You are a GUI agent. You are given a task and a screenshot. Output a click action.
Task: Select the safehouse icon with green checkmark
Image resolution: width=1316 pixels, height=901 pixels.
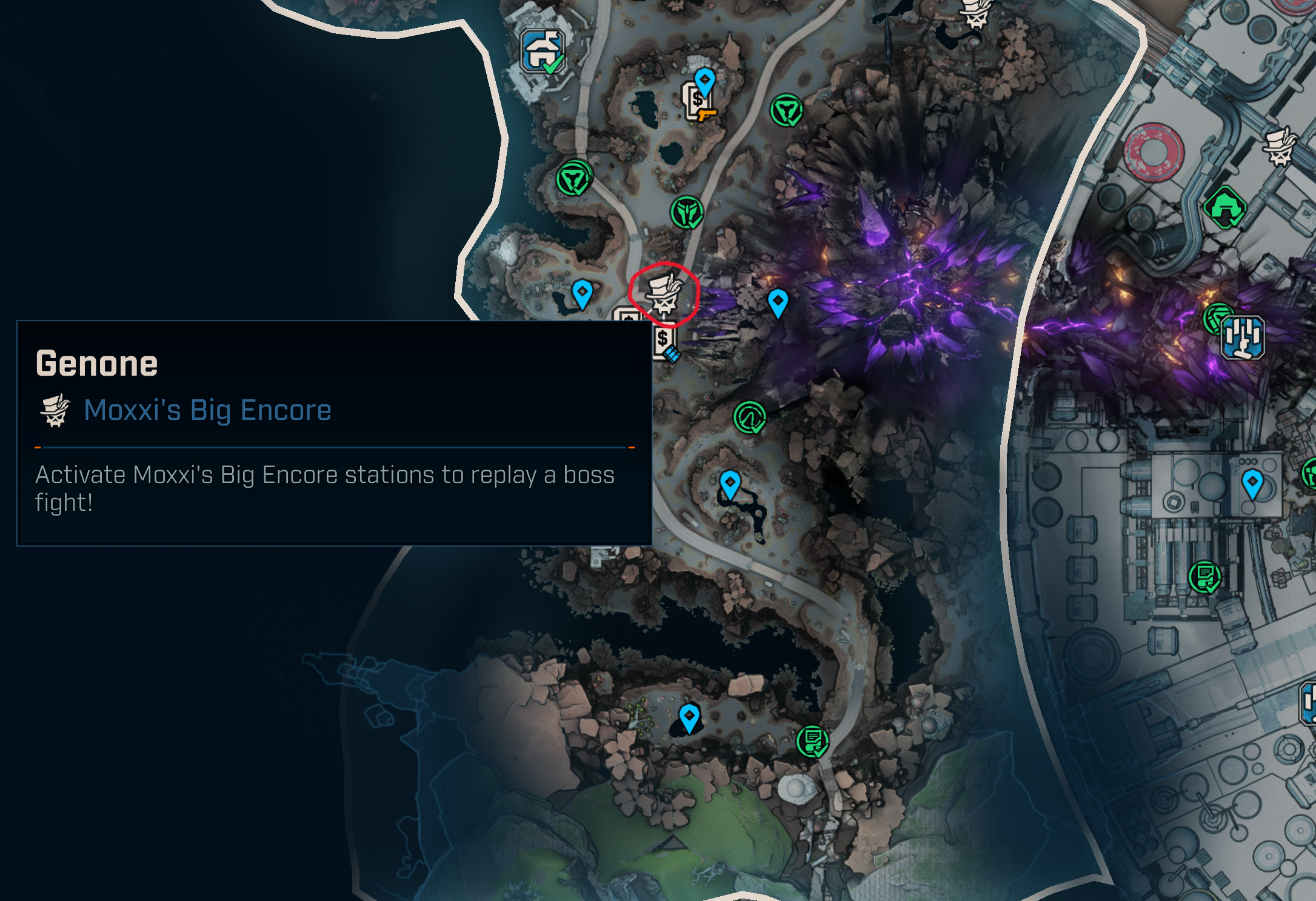(543, 52)
